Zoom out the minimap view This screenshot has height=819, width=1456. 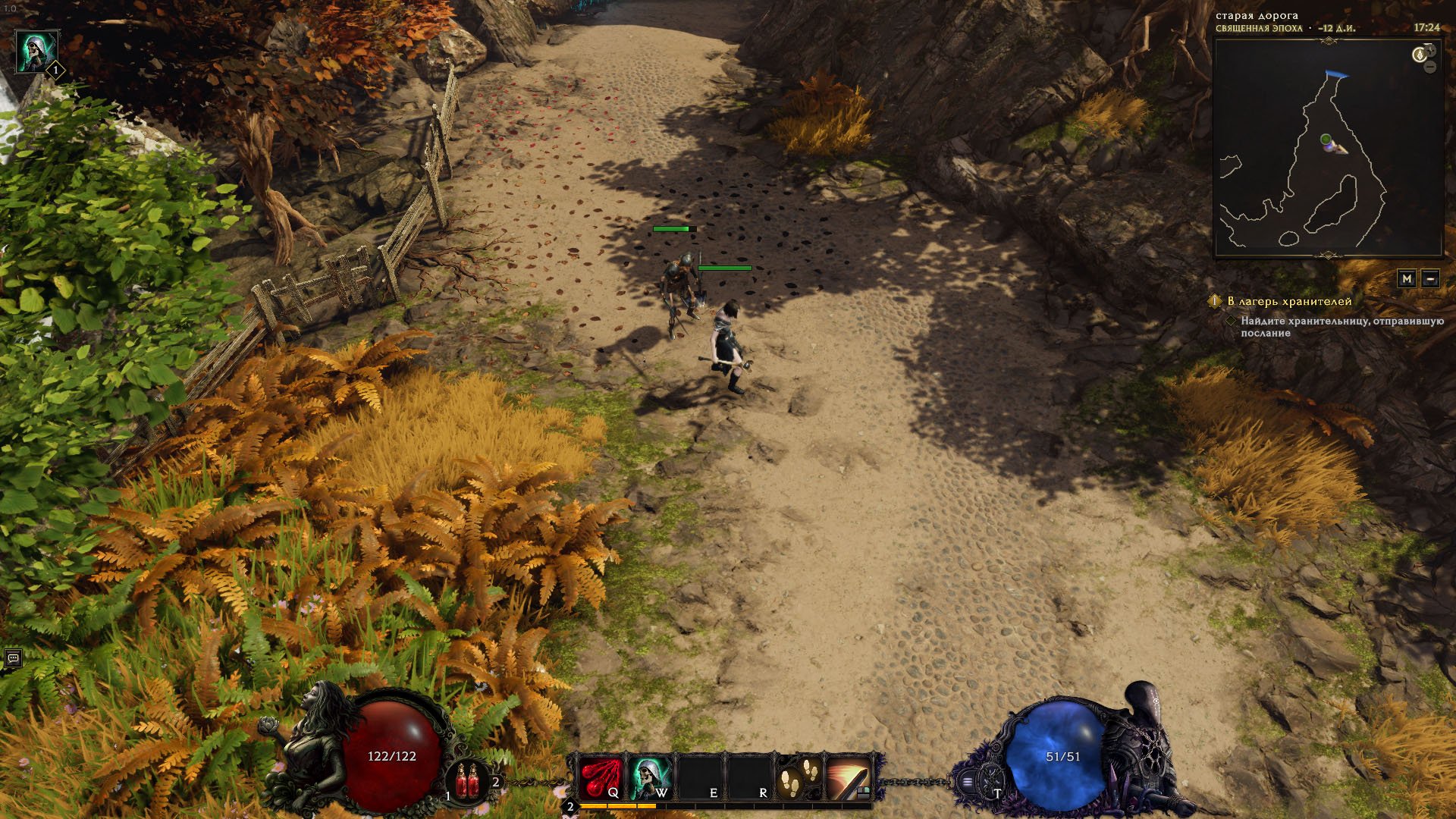pyautogui.click(x=1430, y=67)
